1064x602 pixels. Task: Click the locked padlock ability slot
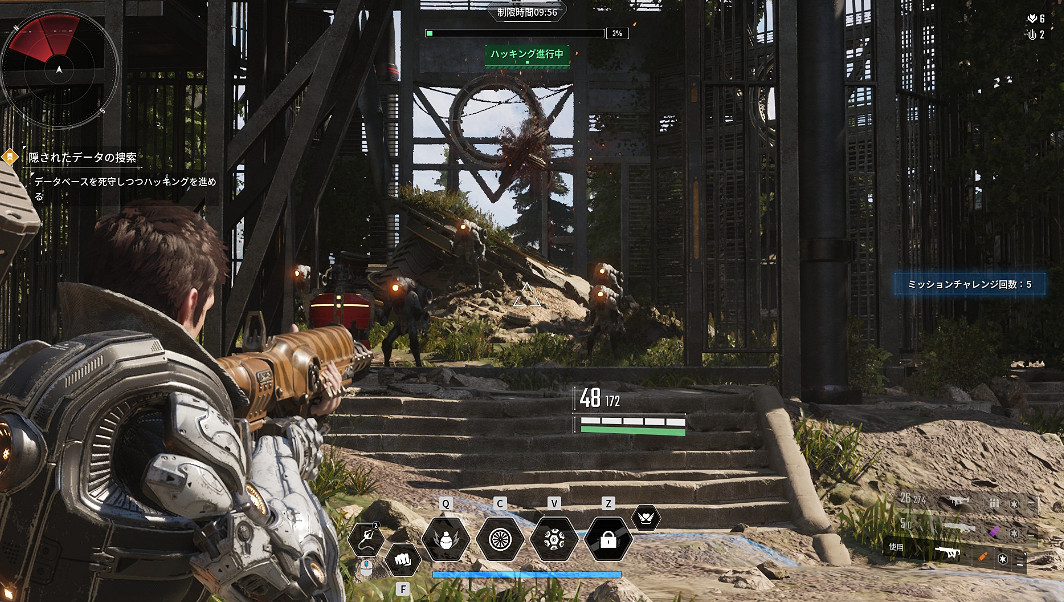[608, 540]
